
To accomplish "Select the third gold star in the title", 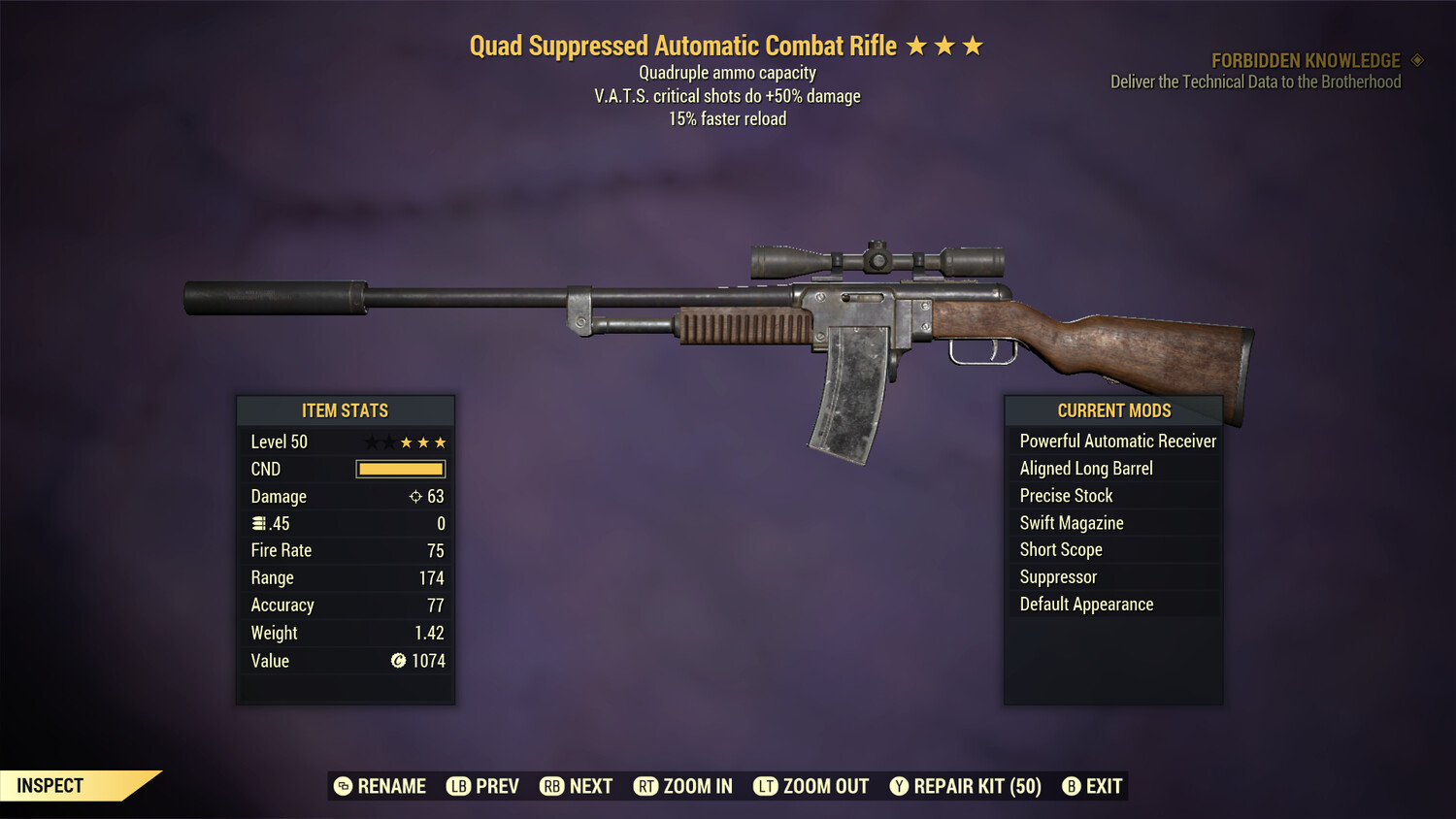I will [974, 45].
